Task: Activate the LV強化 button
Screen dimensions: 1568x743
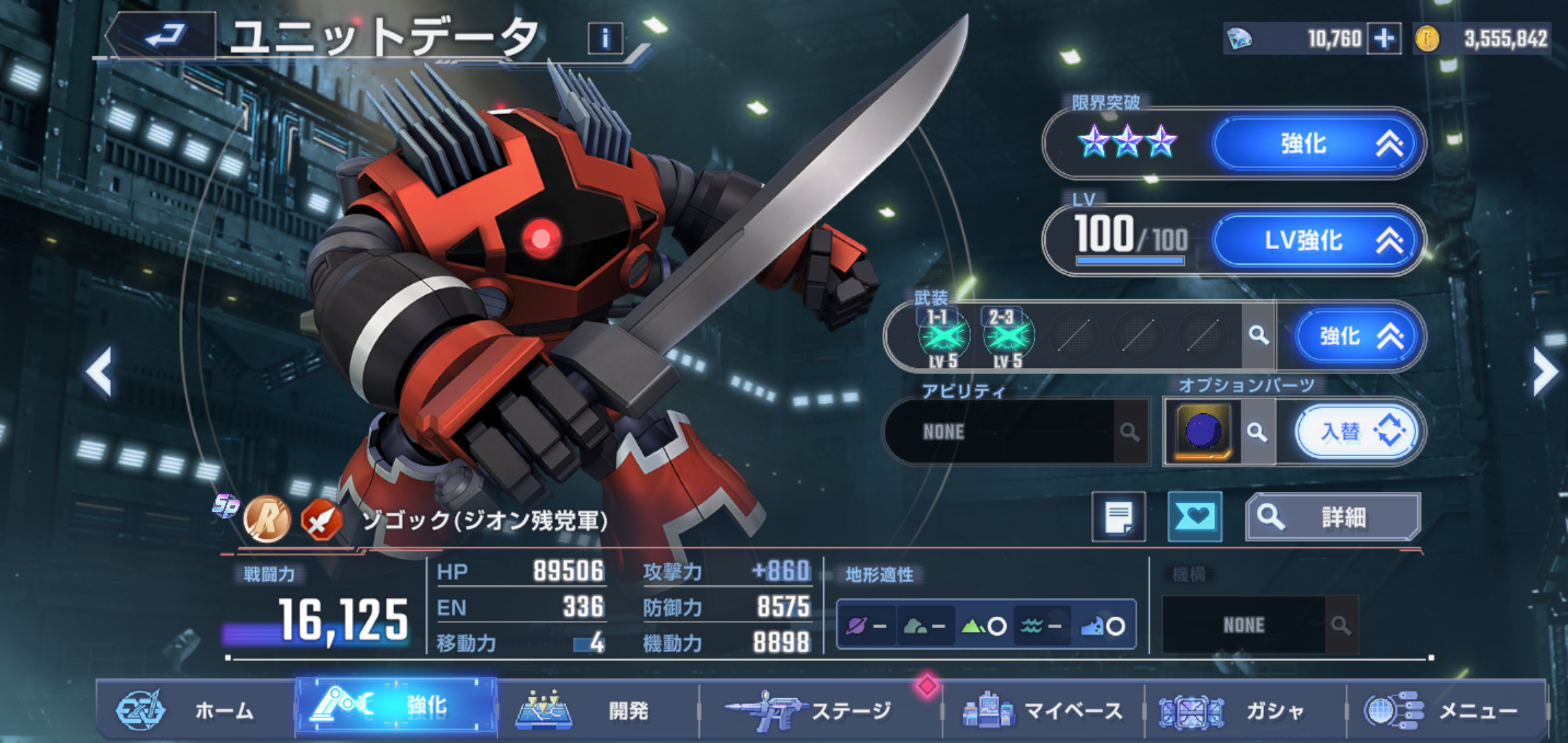Action: (x=1316, y=241)
